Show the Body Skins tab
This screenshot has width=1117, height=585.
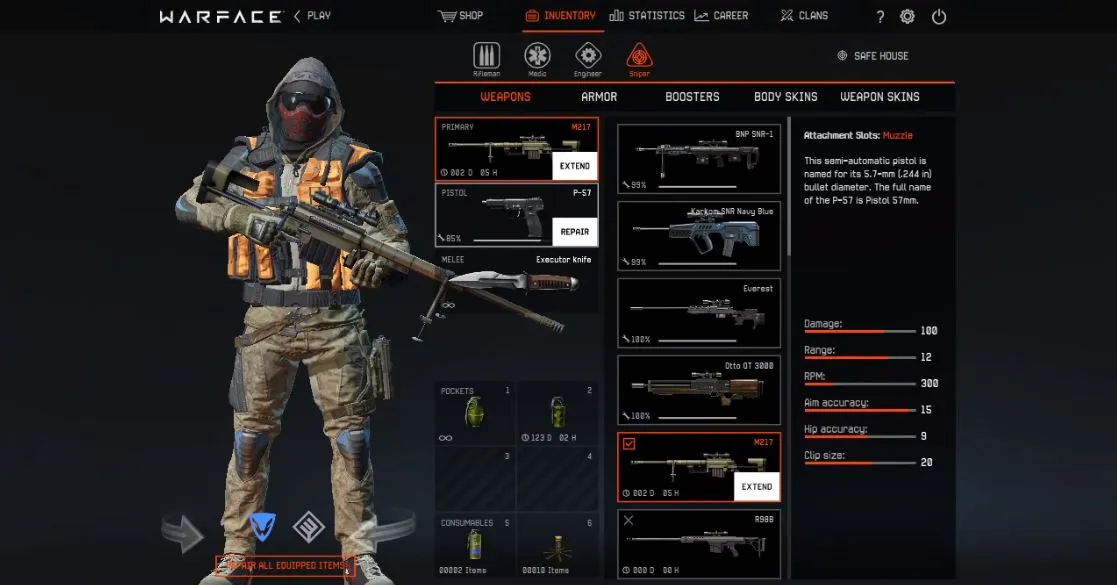[x=785, y=97]
